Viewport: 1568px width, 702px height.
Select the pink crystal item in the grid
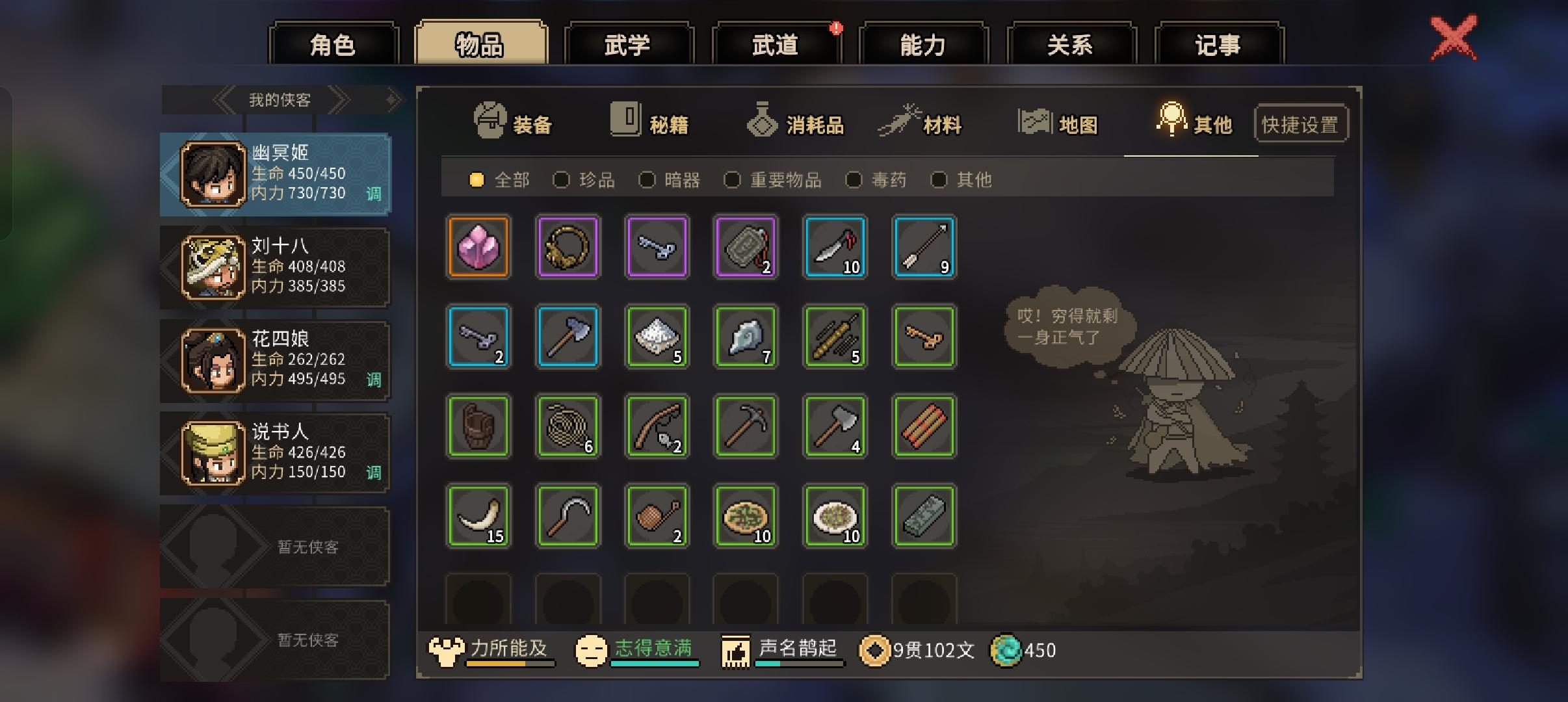[478, 248]
